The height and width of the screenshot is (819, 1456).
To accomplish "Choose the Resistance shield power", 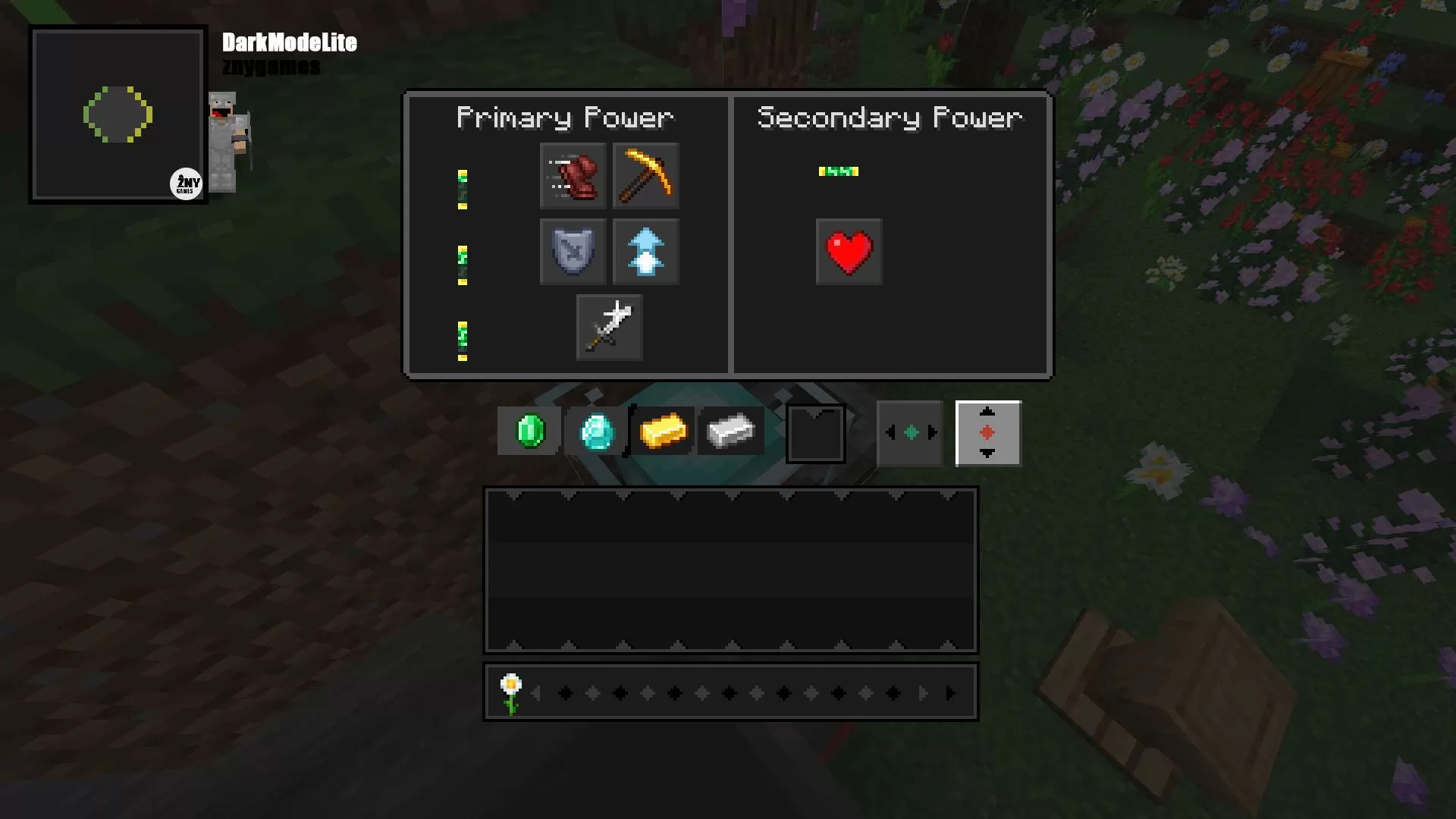I will 573,251.
